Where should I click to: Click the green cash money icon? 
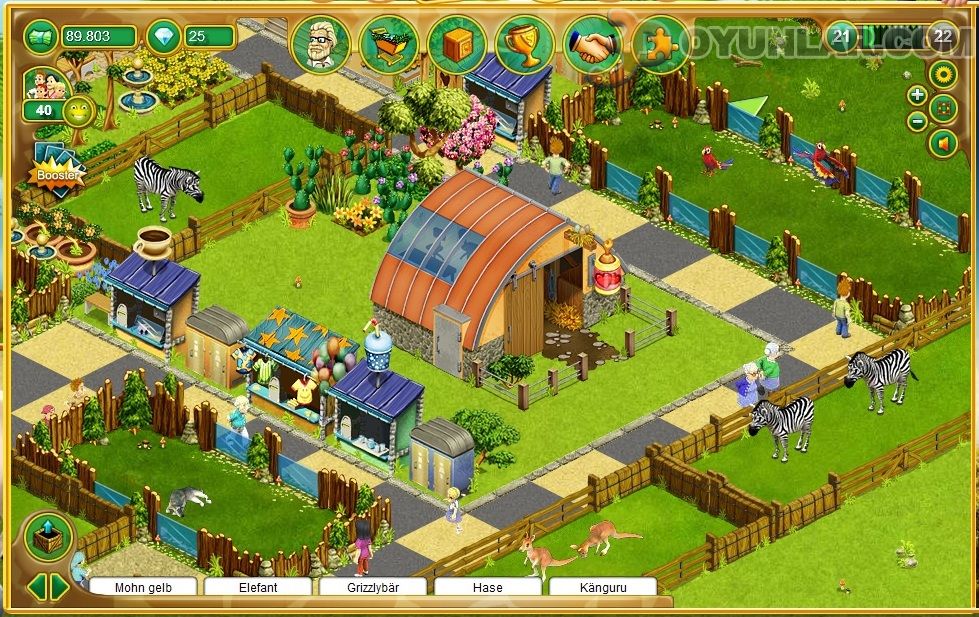pyautogui.click(x=41, y=37)
